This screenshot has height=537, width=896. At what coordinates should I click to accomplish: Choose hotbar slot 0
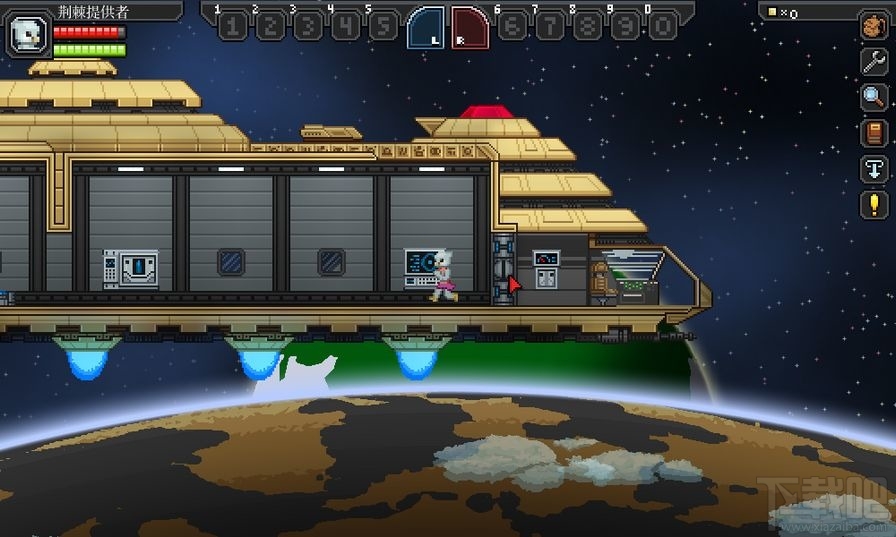coord(662,27)
